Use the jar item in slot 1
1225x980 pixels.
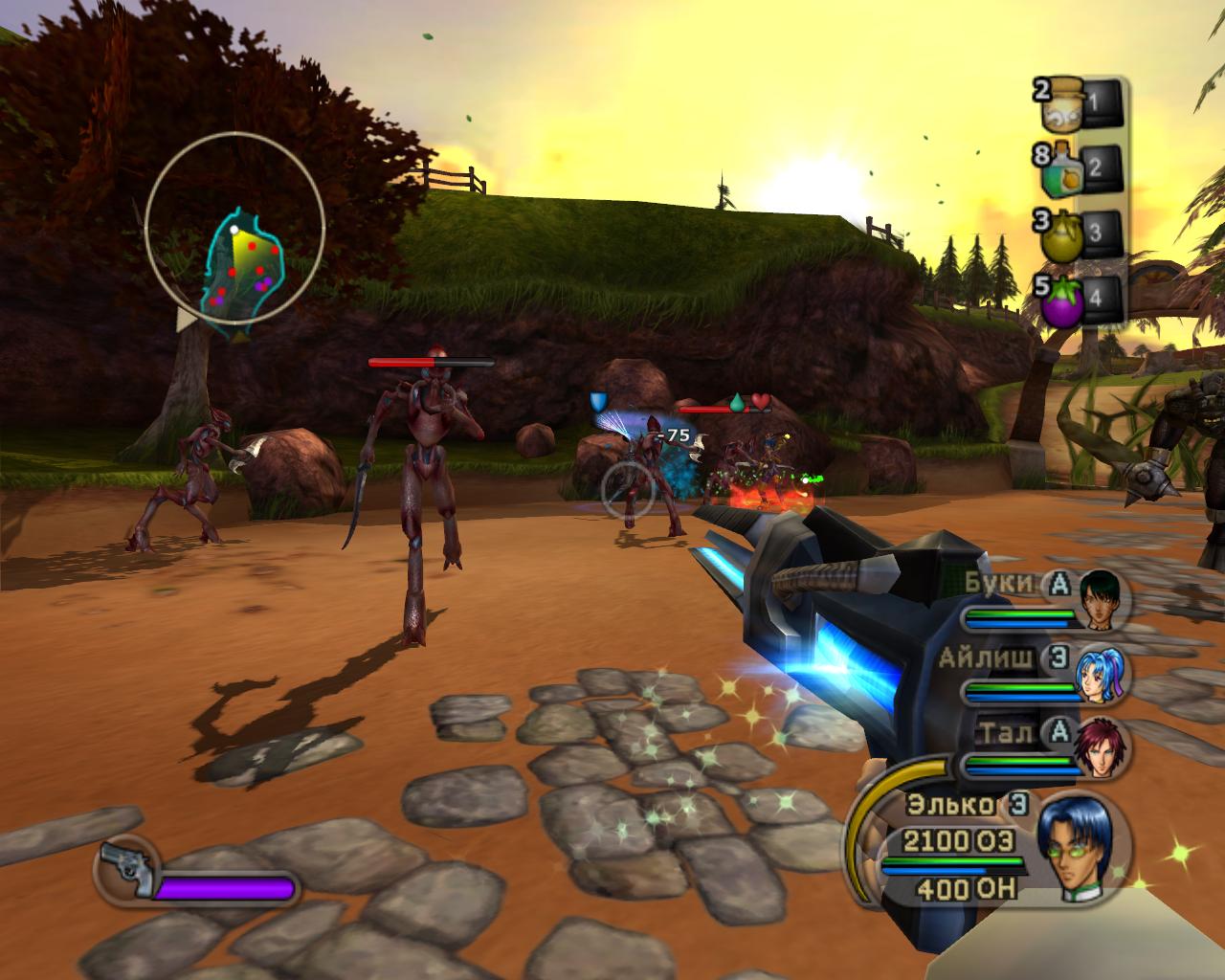coord(1063,103)
